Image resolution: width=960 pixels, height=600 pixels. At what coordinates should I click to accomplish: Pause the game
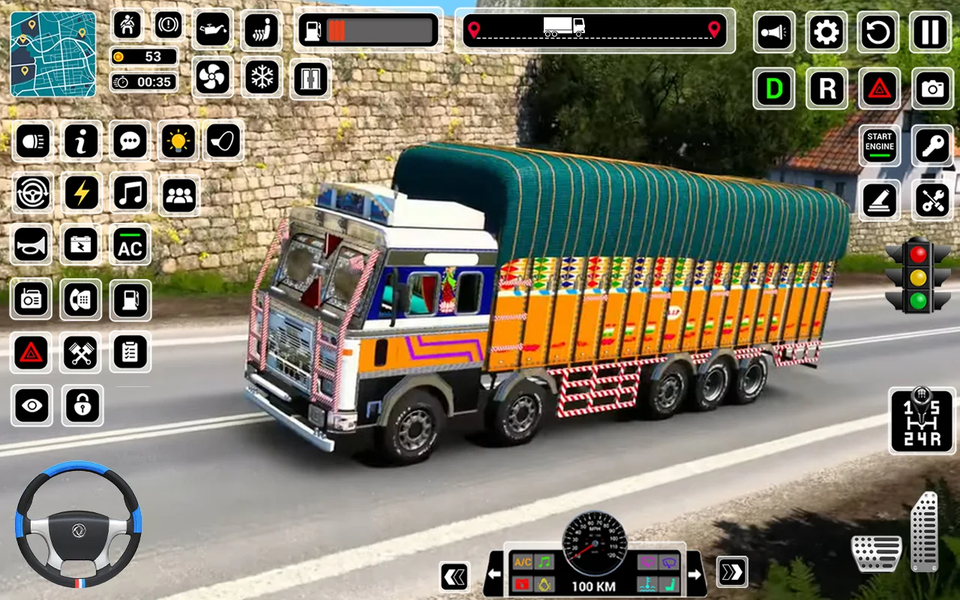930,33
